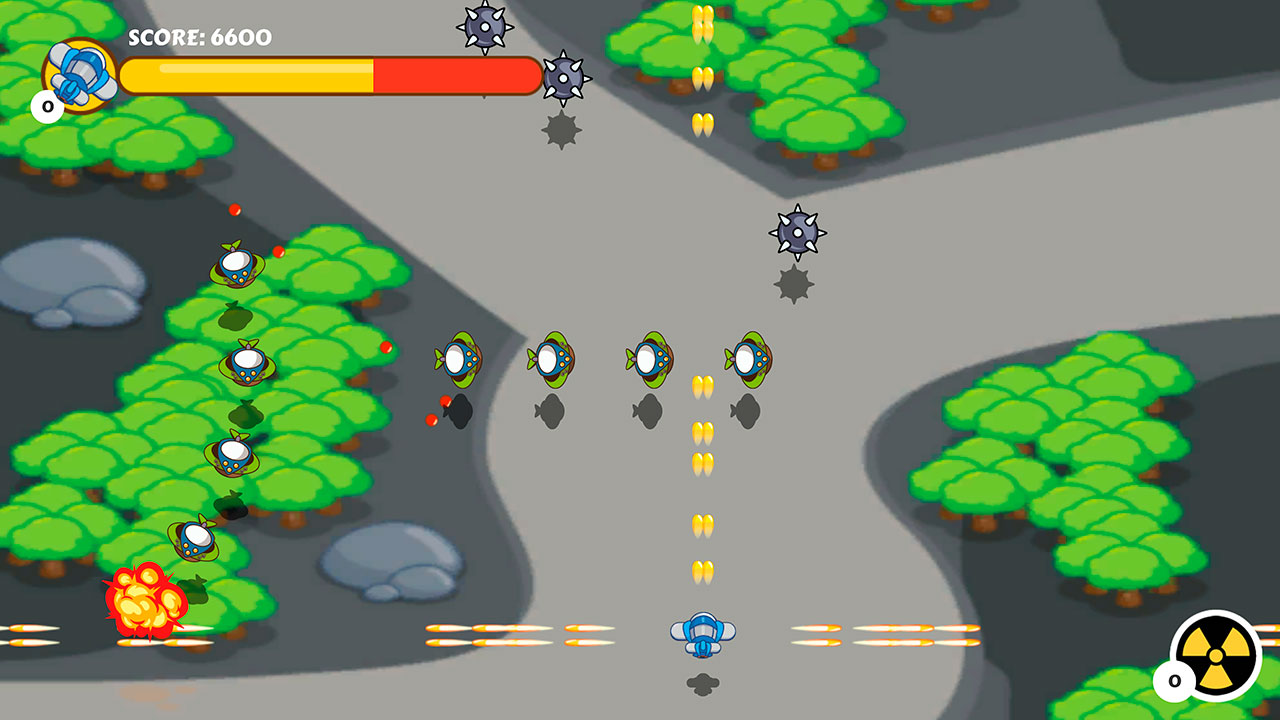Click the player ship avatar icon top left

pyautogui.click(x=78, y=72)
